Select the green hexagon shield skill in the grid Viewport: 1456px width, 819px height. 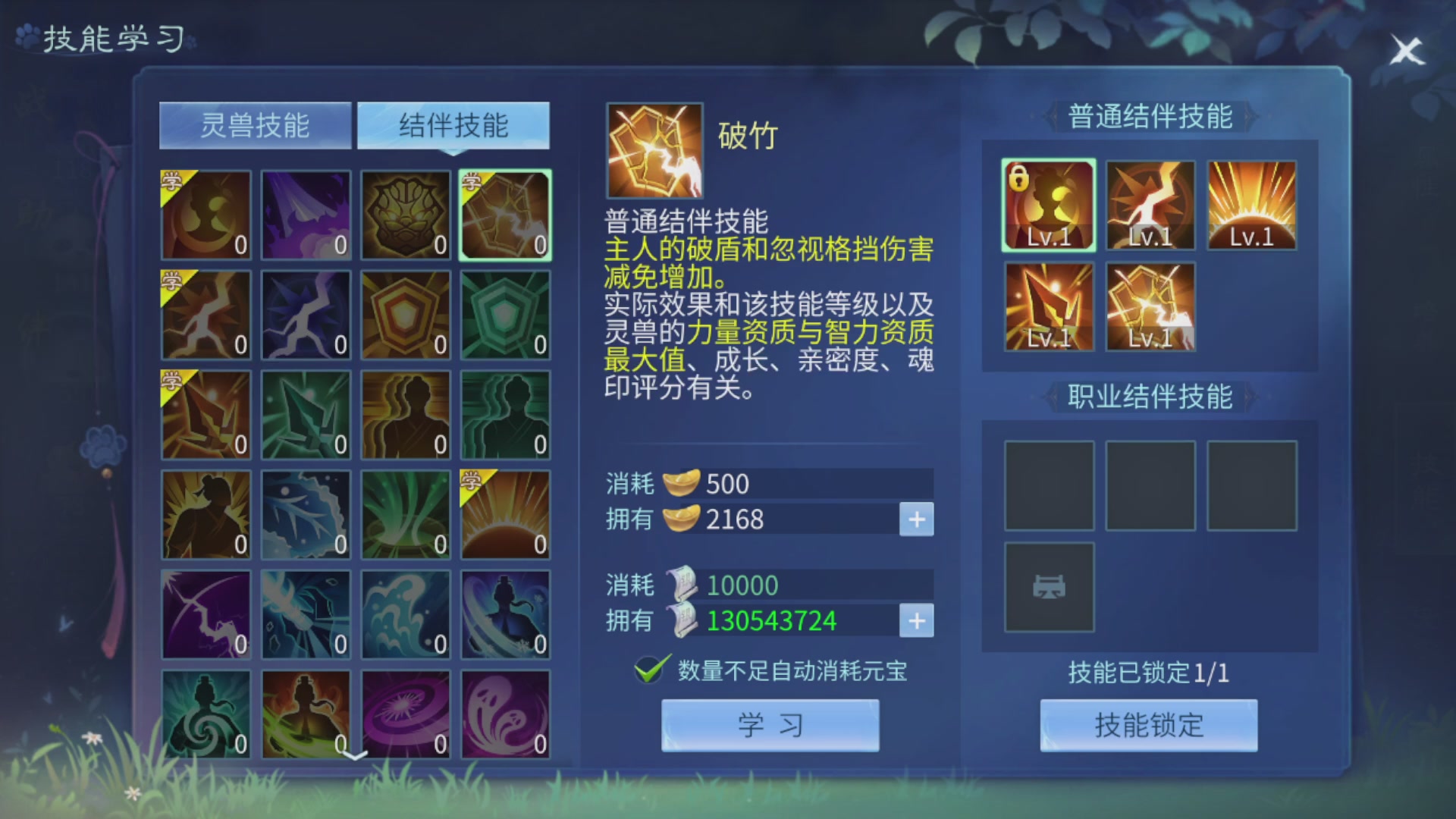[x=505, y=314]
